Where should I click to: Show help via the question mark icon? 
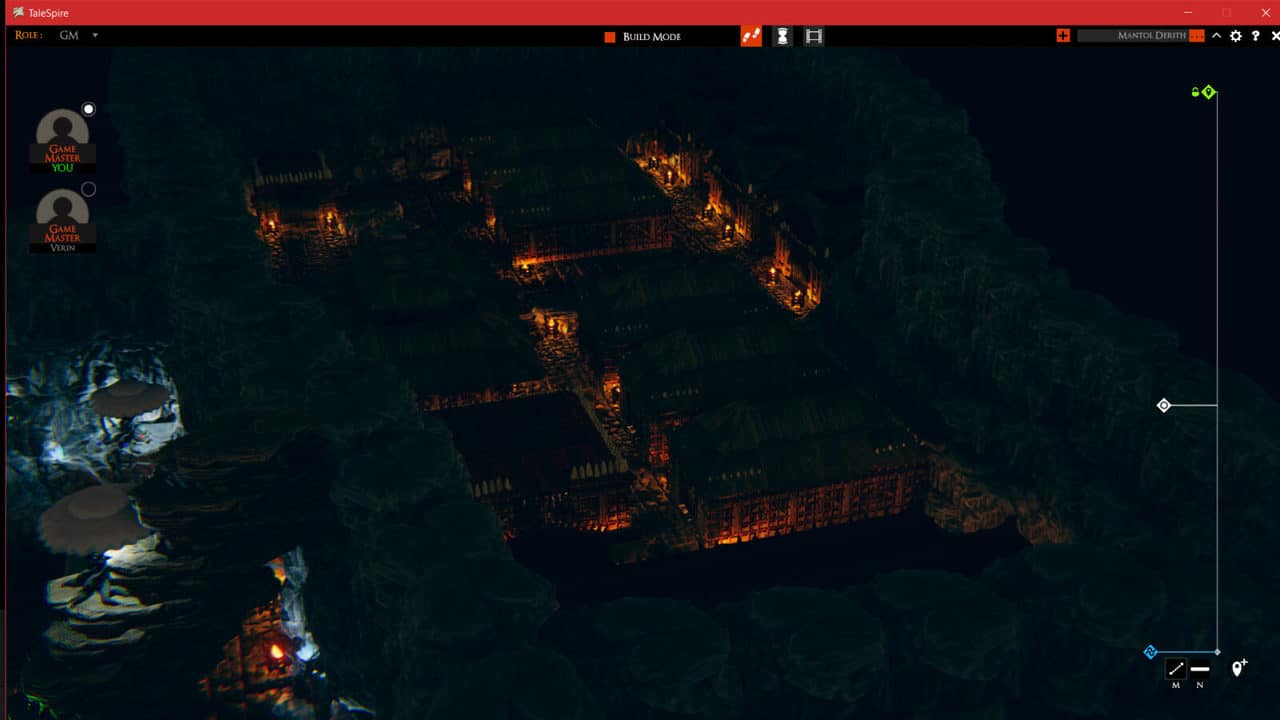point(1256,36)
